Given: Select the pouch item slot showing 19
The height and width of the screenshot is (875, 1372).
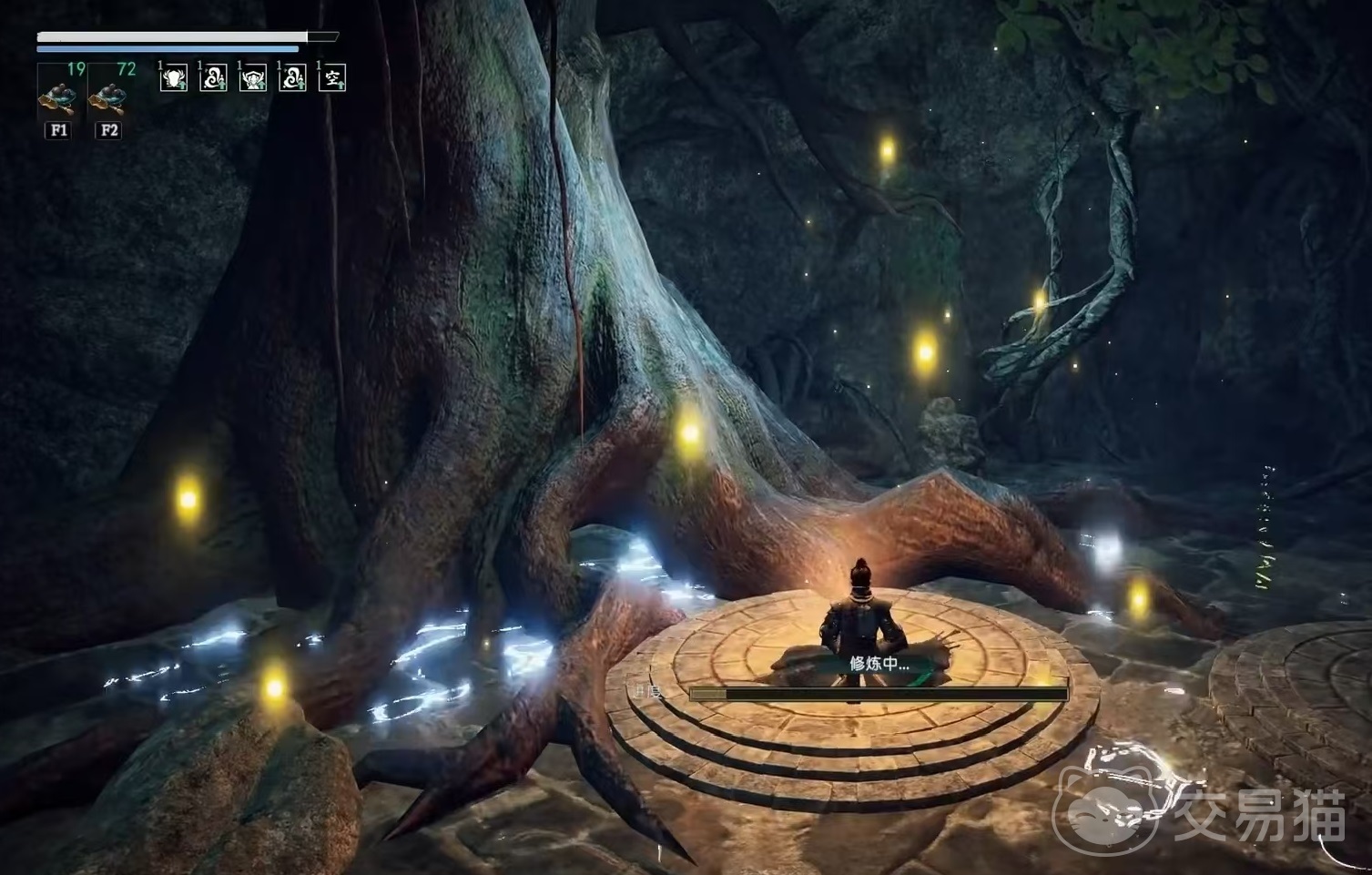Looking at the screenshot, I should [59, 91].
